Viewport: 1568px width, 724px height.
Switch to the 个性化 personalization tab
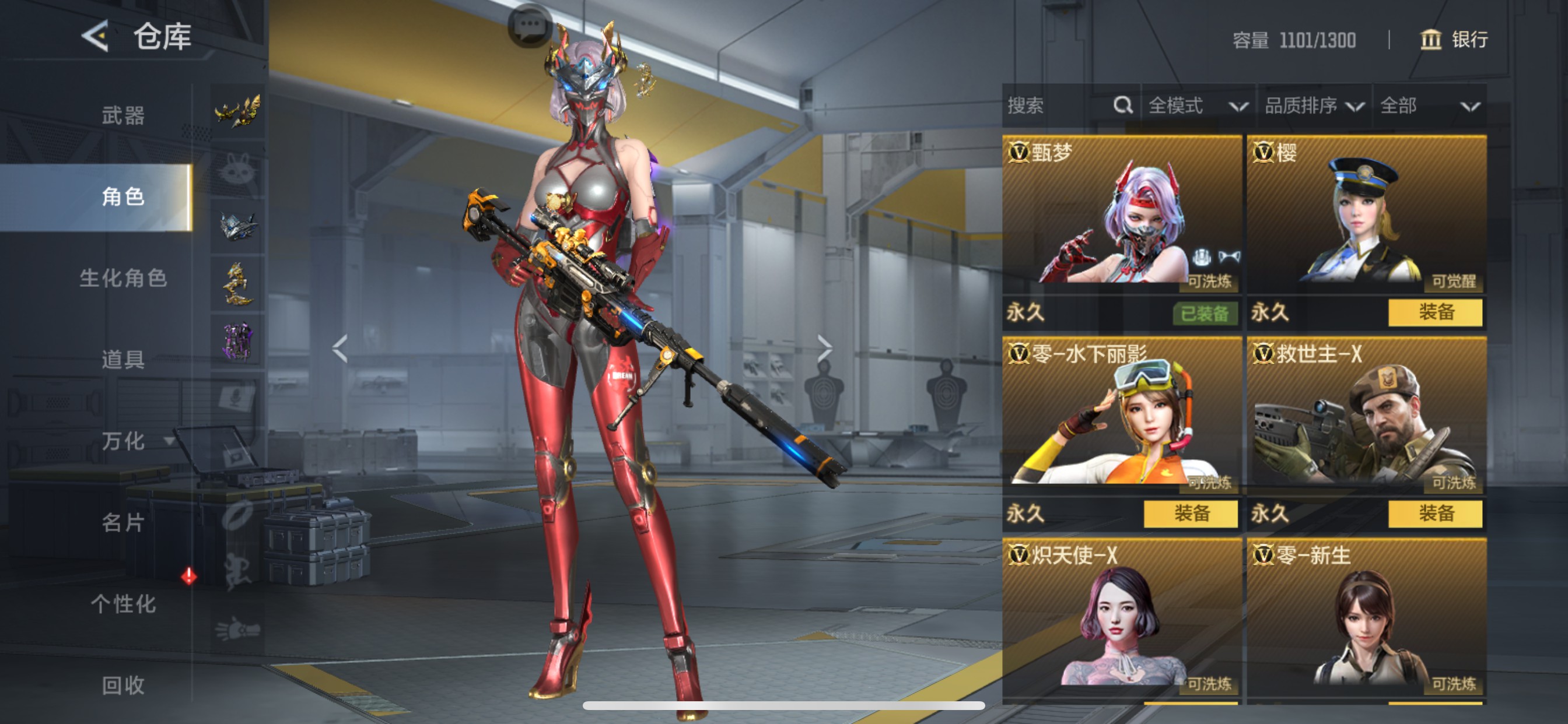(x=123, y=604)
